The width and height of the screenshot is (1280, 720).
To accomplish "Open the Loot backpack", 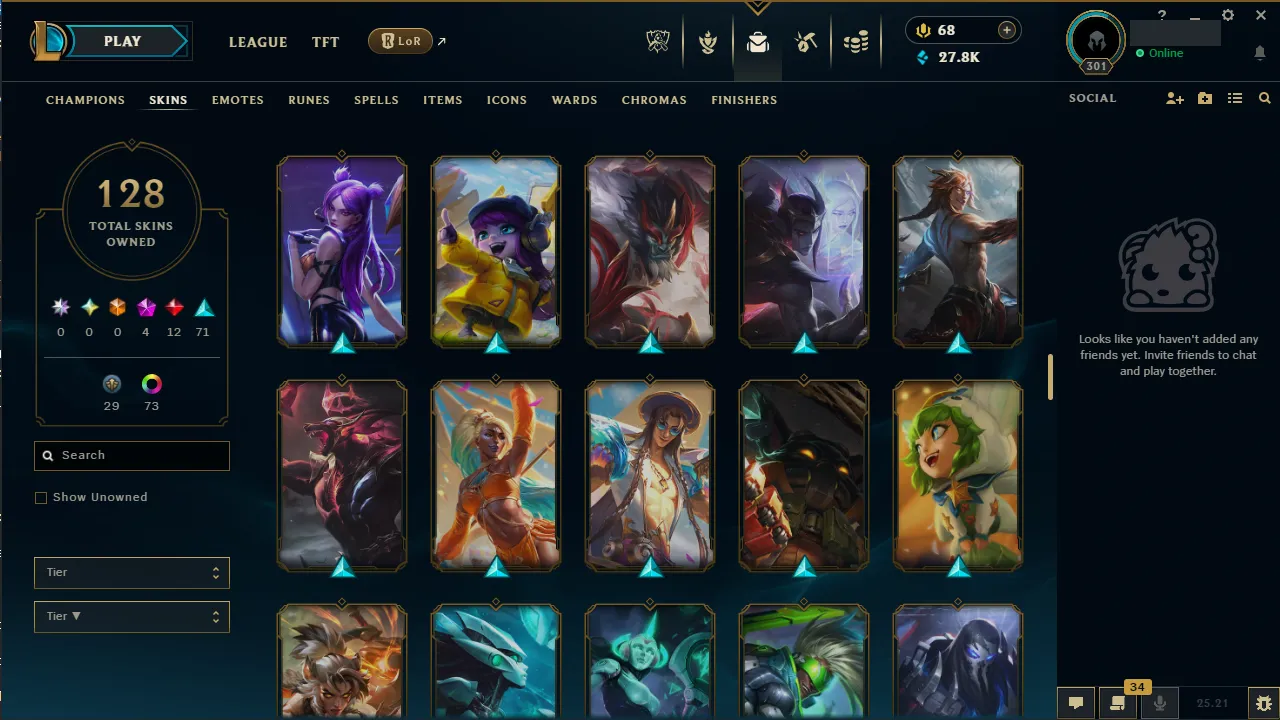I will pos(757,43).
